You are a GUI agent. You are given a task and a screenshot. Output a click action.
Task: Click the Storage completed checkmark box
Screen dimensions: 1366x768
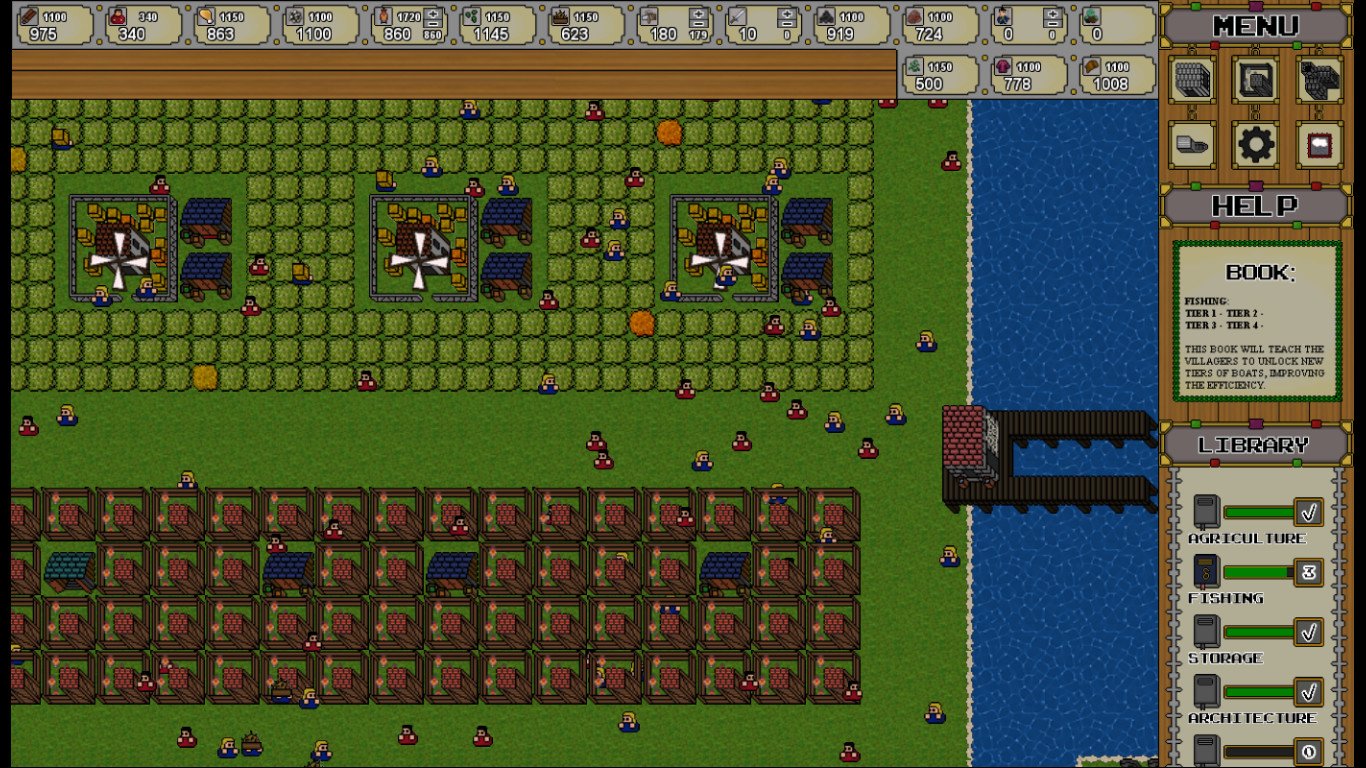tap(1308, 632)
